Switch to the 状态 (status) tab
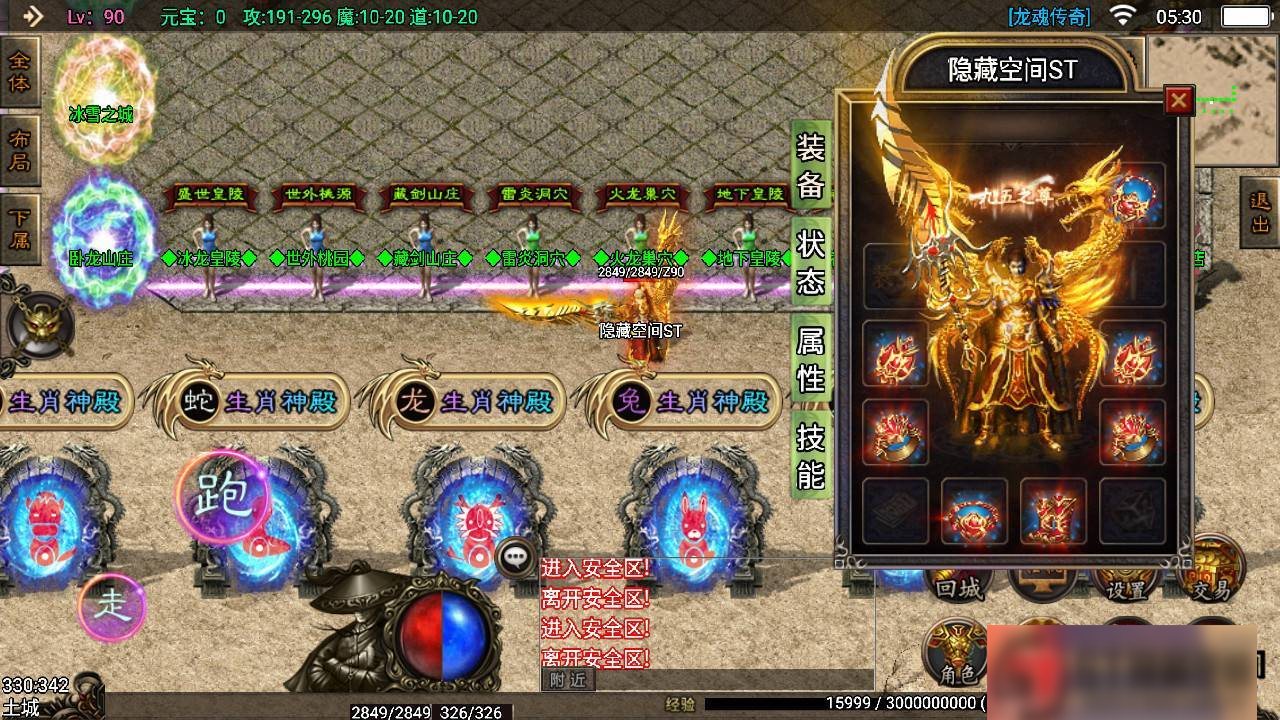Image resolution: width=1280 pixels, height=720 pixels. [810, 262]
